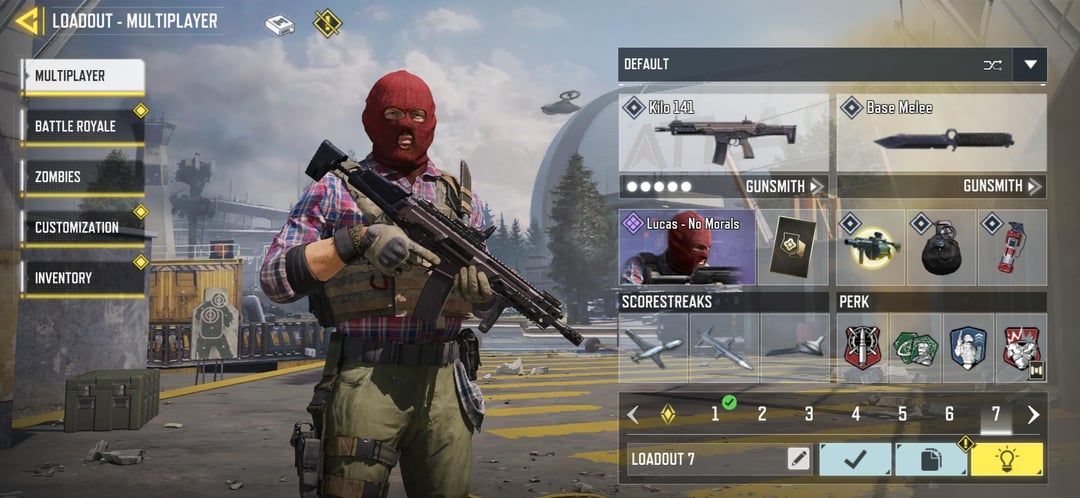Viewport: 1080px width, 498px height.
Task: Switch to loadout number 4
Action: pyautogui.click(x=856, y=414)
